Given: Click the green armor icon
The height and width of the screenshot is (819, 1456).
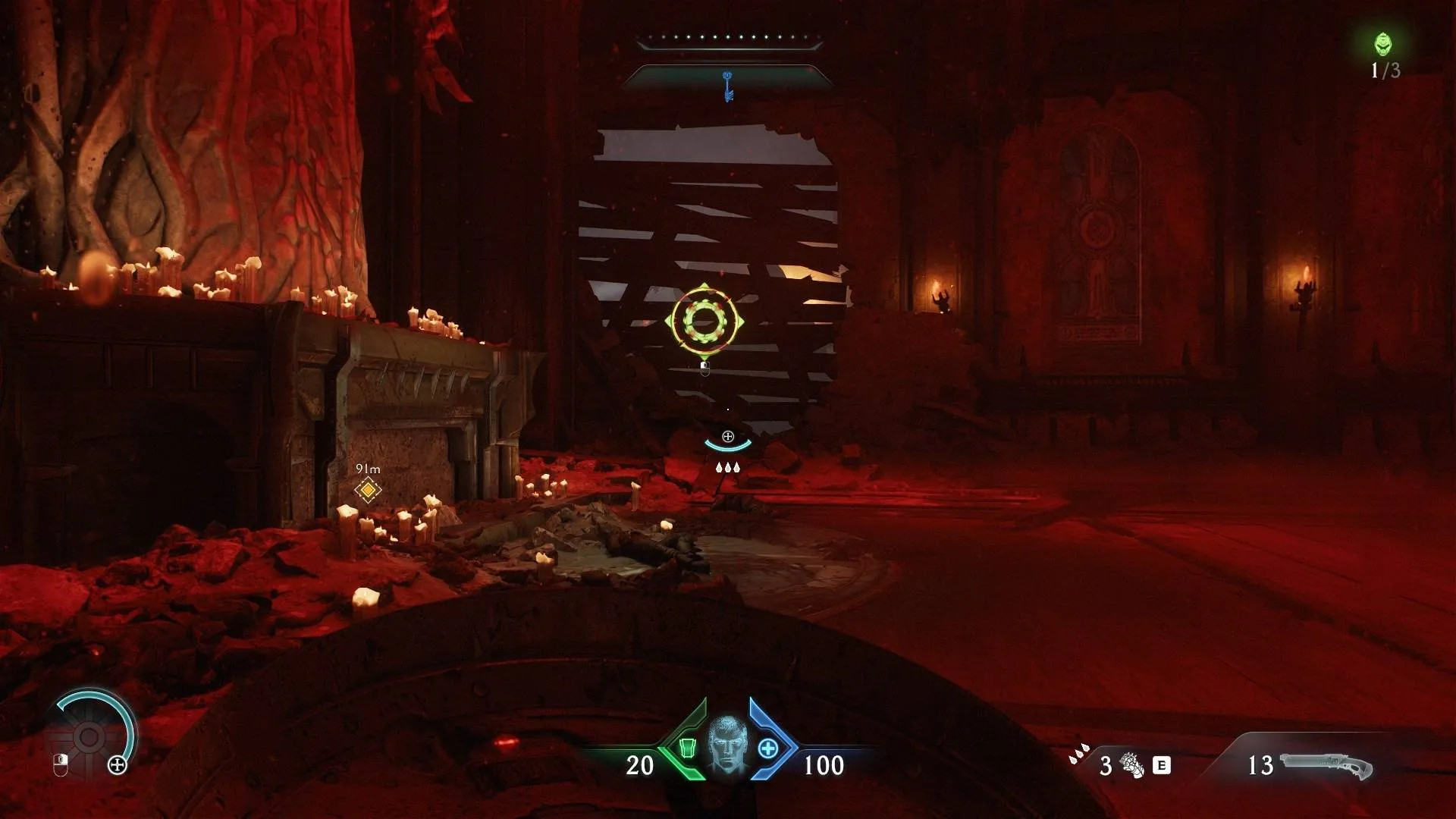Looking at the screenshot, I should click(688, 748).
